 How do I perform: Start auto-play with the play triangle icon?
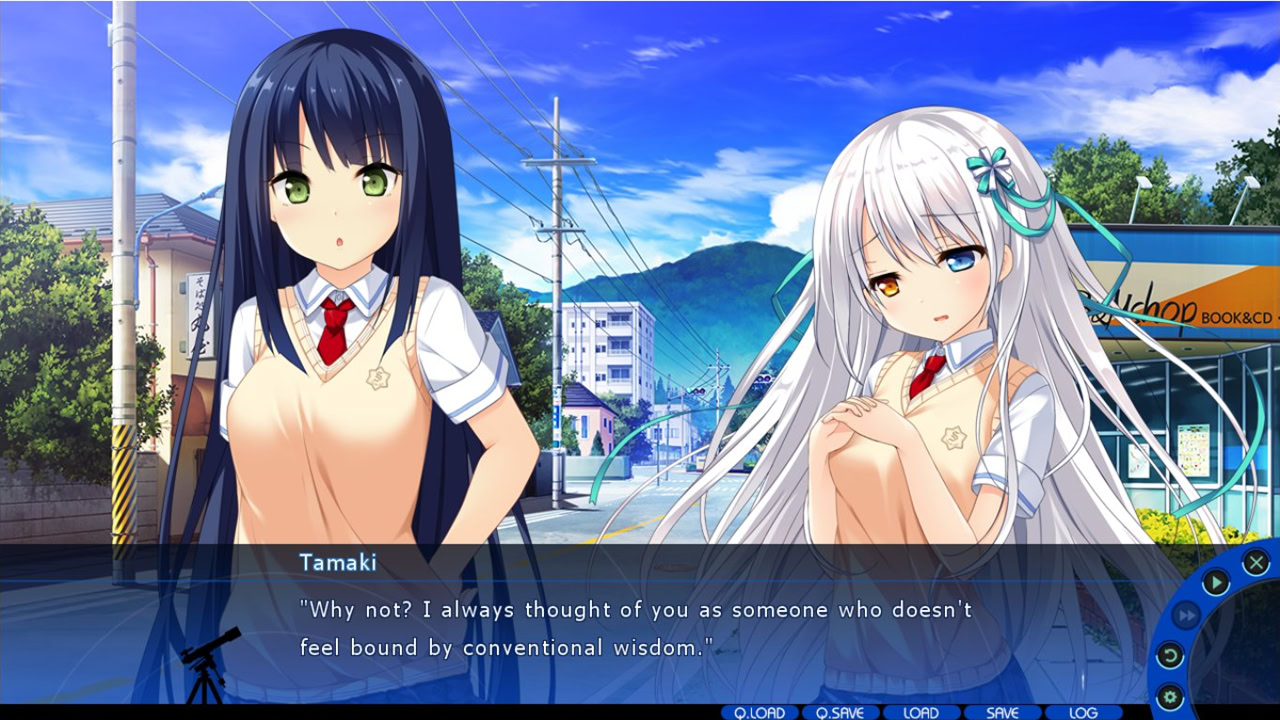tap(1215, 582)
